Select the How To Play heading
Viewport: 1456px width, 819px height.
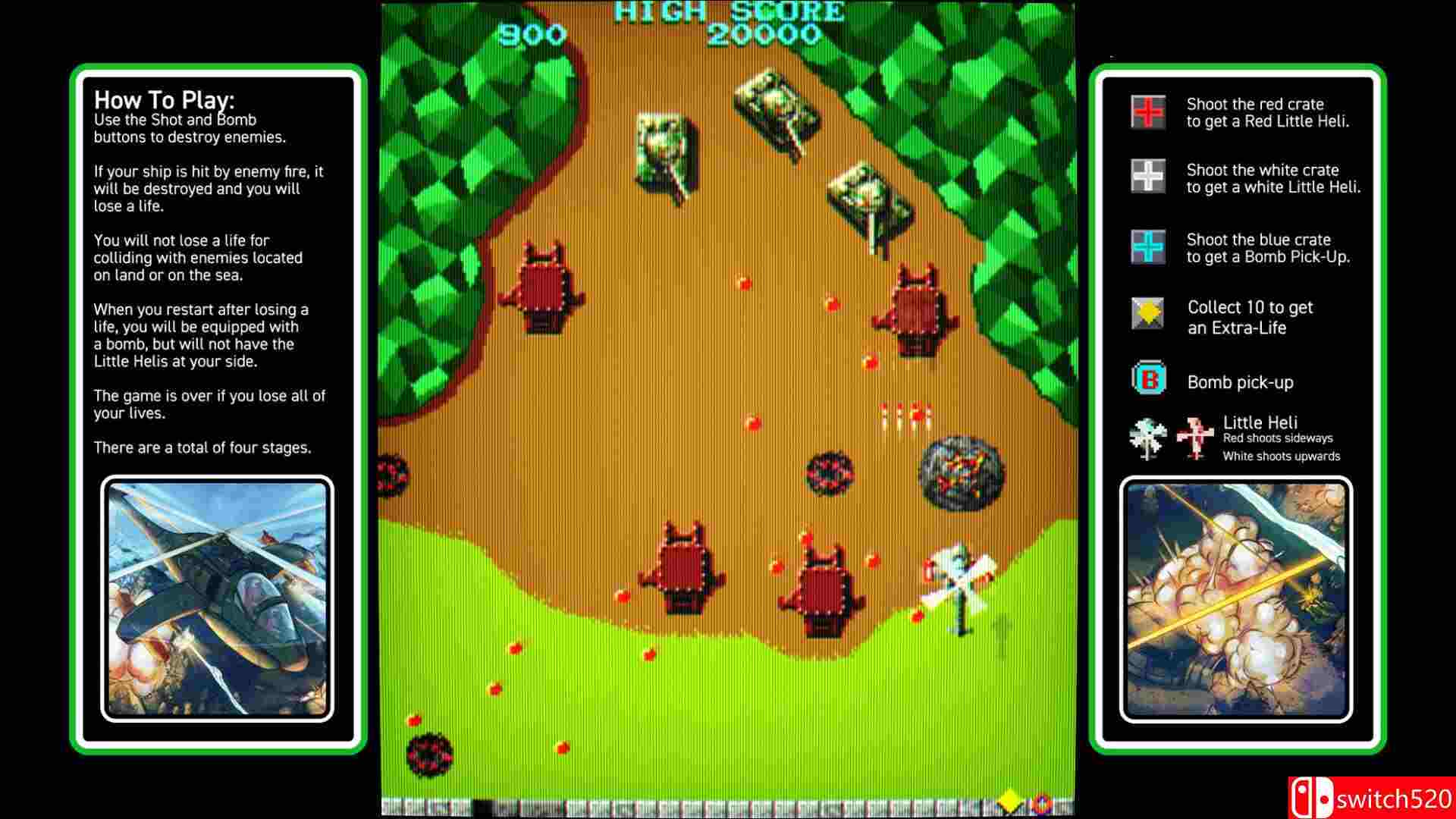pos(165,99)
